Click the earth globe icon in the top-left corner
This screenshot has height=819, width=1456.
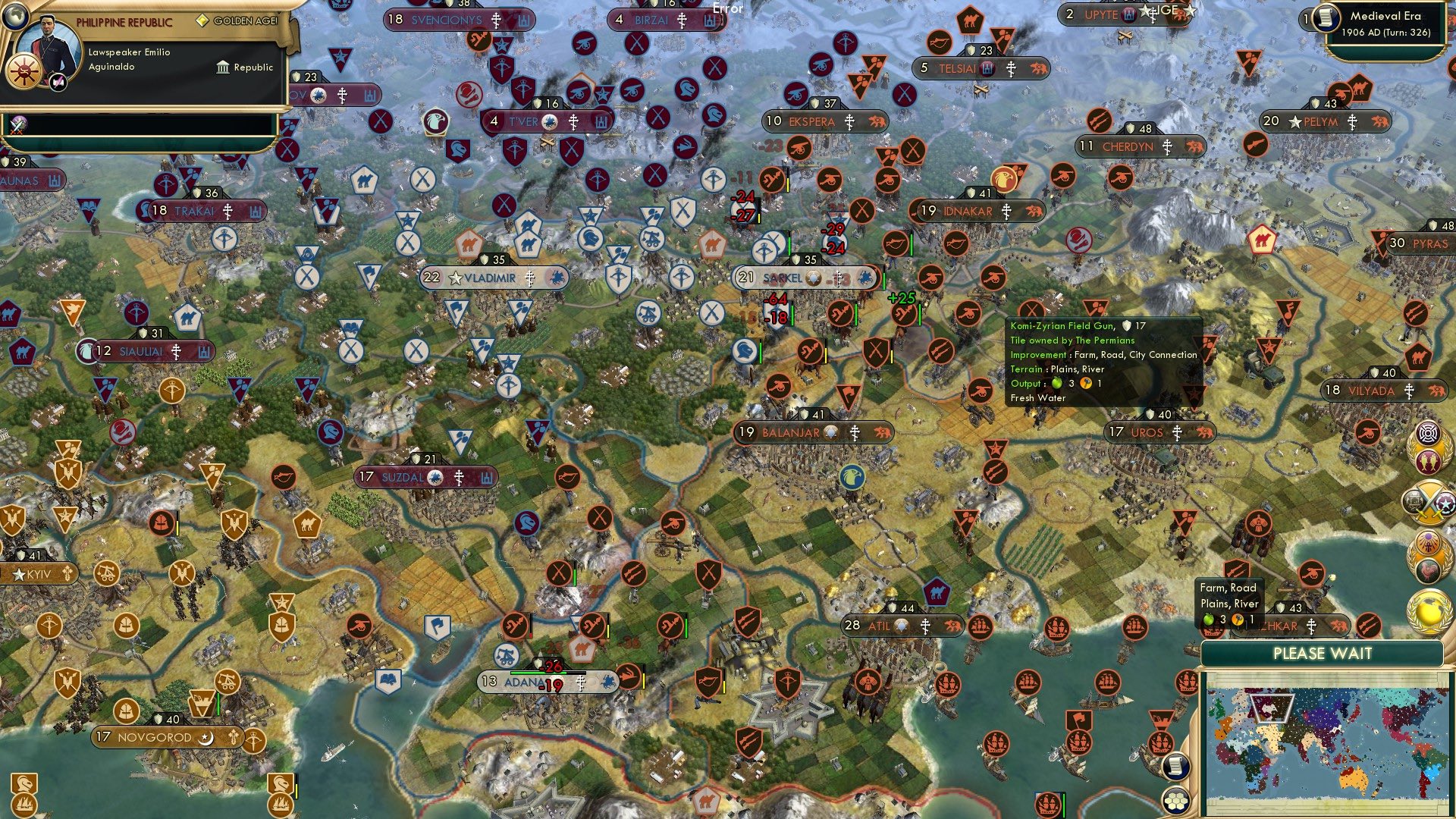coord(15,18)
